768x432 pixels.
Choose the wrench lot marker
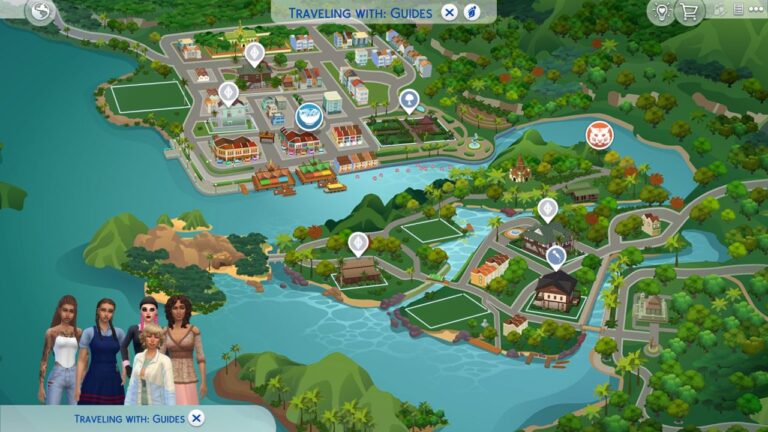[556, 257]
